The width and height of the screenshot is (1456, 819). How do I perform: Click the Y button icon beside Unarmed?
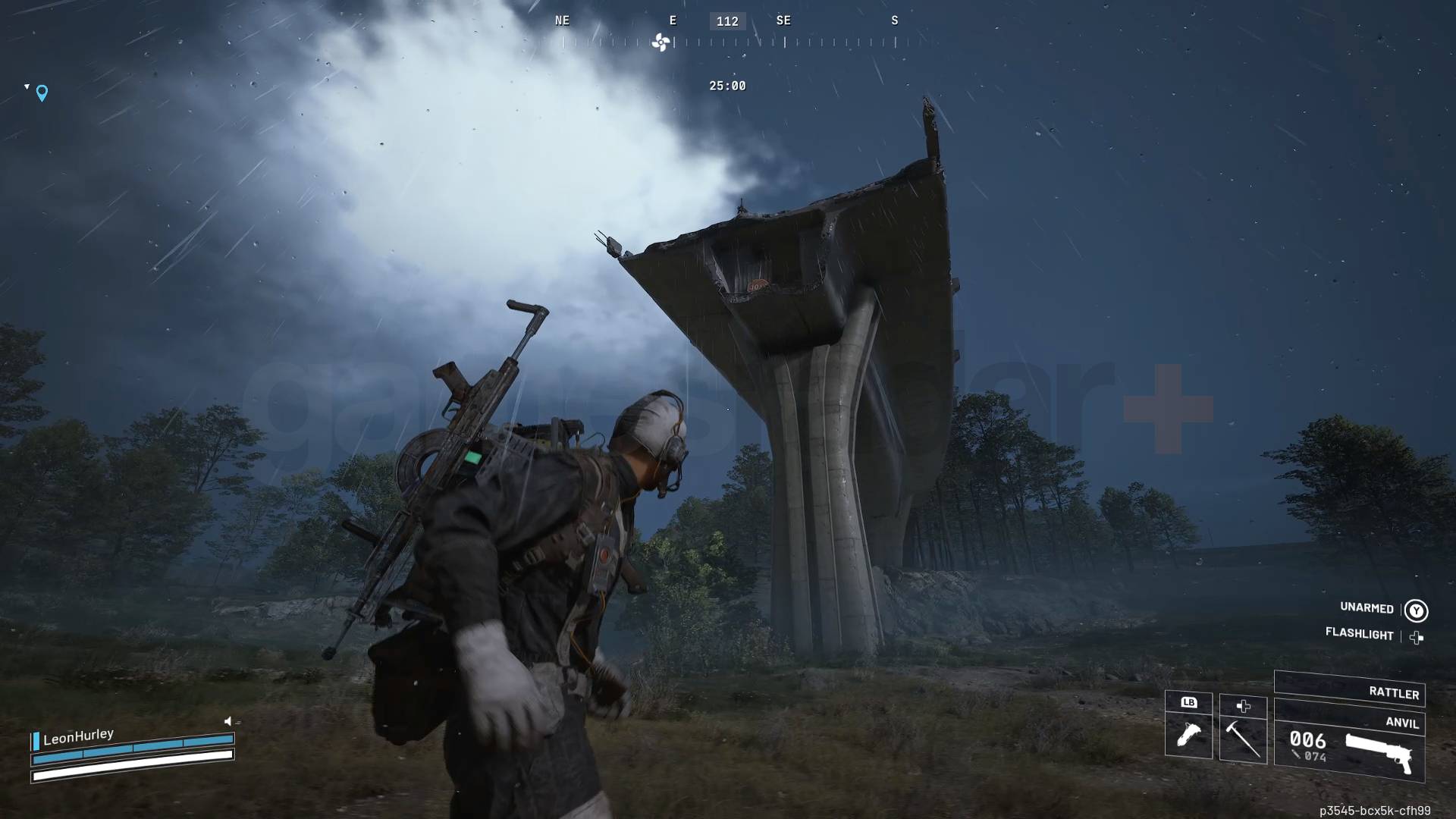click(1415, 609)
